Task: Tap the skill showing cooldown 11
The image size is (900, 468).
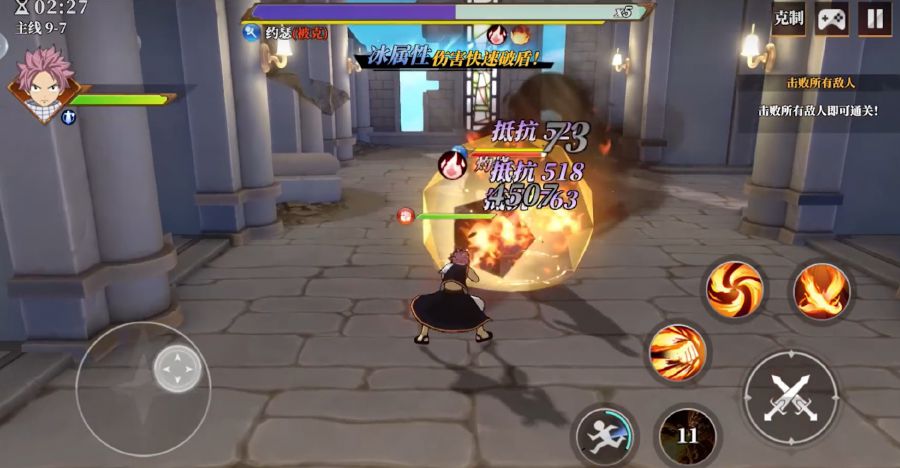Action: coord(687,436)
